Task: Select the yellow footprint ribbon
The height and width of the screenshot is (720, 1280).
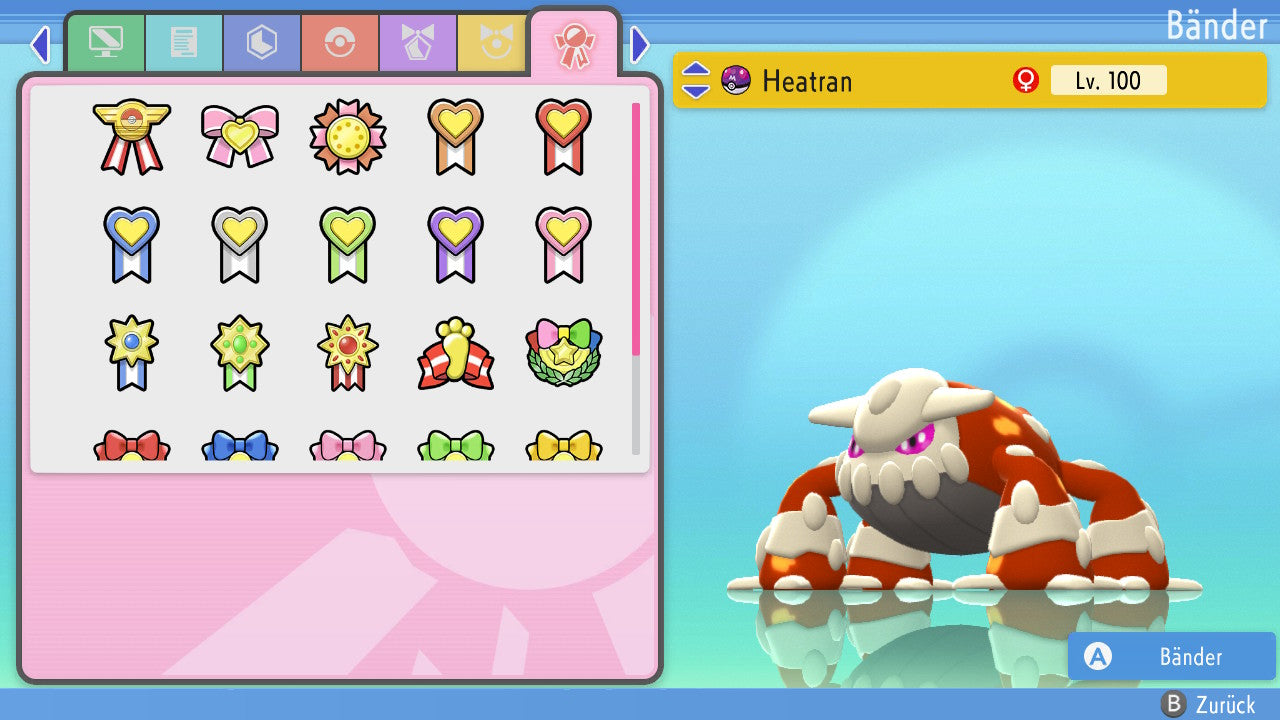Action: click(456, 353)
